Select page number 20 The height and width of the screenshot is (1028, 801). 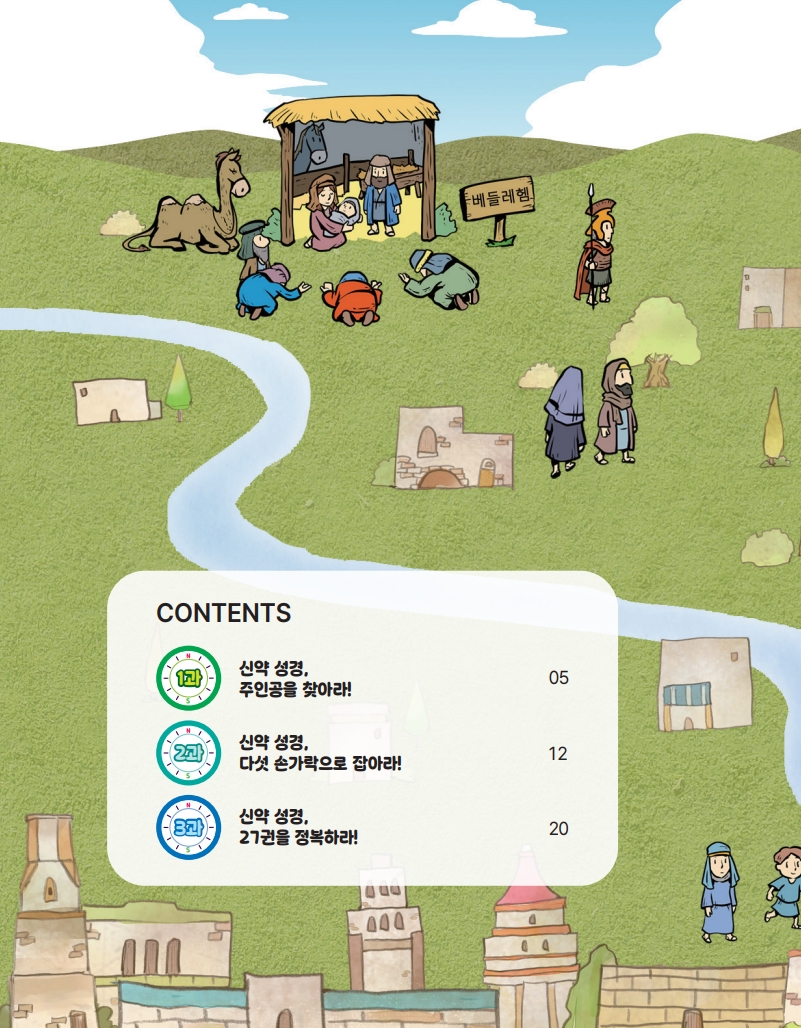point(558,828)
